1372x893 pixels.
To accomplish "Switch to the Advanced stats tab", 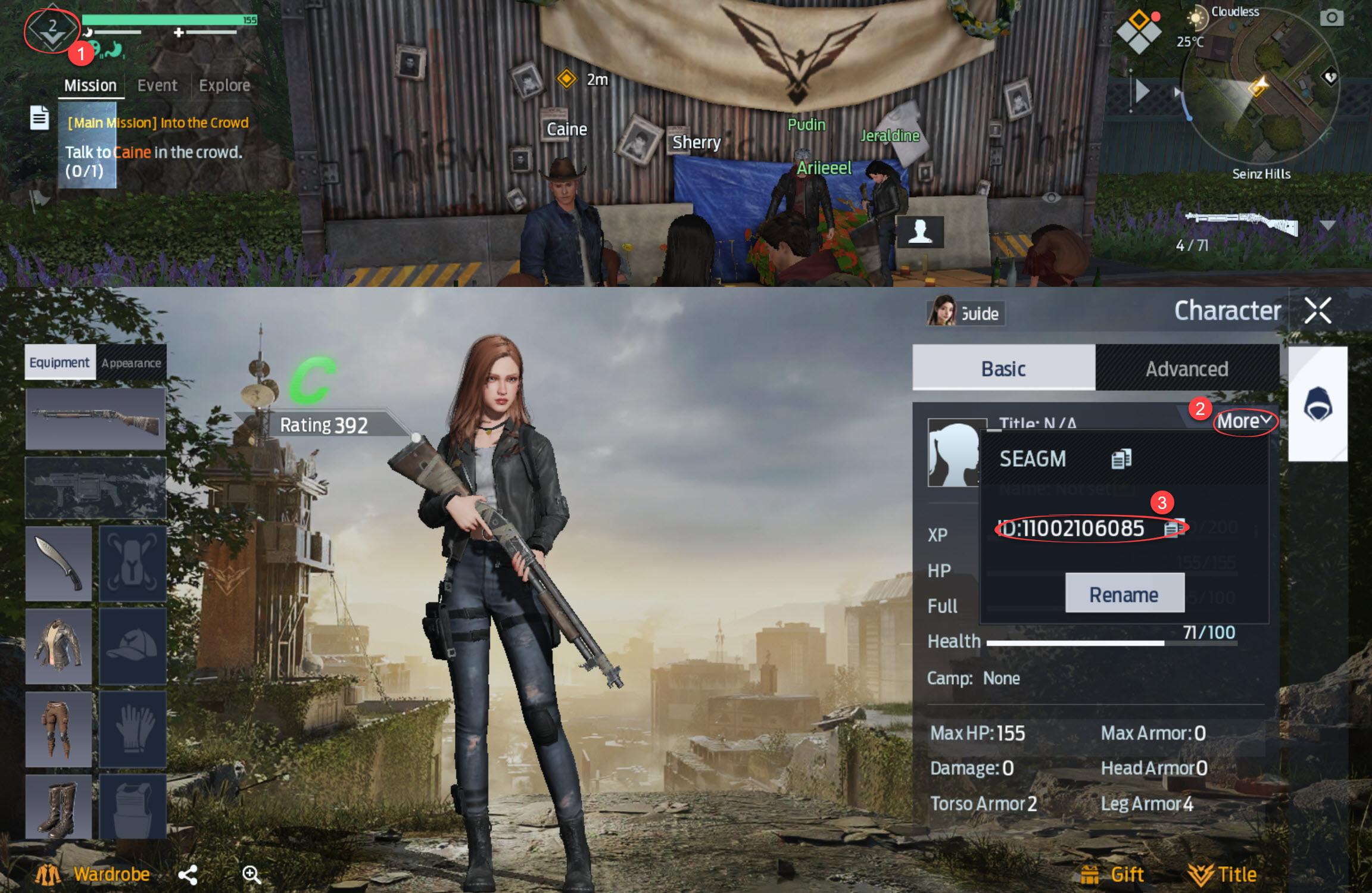I will (1186, 369).
